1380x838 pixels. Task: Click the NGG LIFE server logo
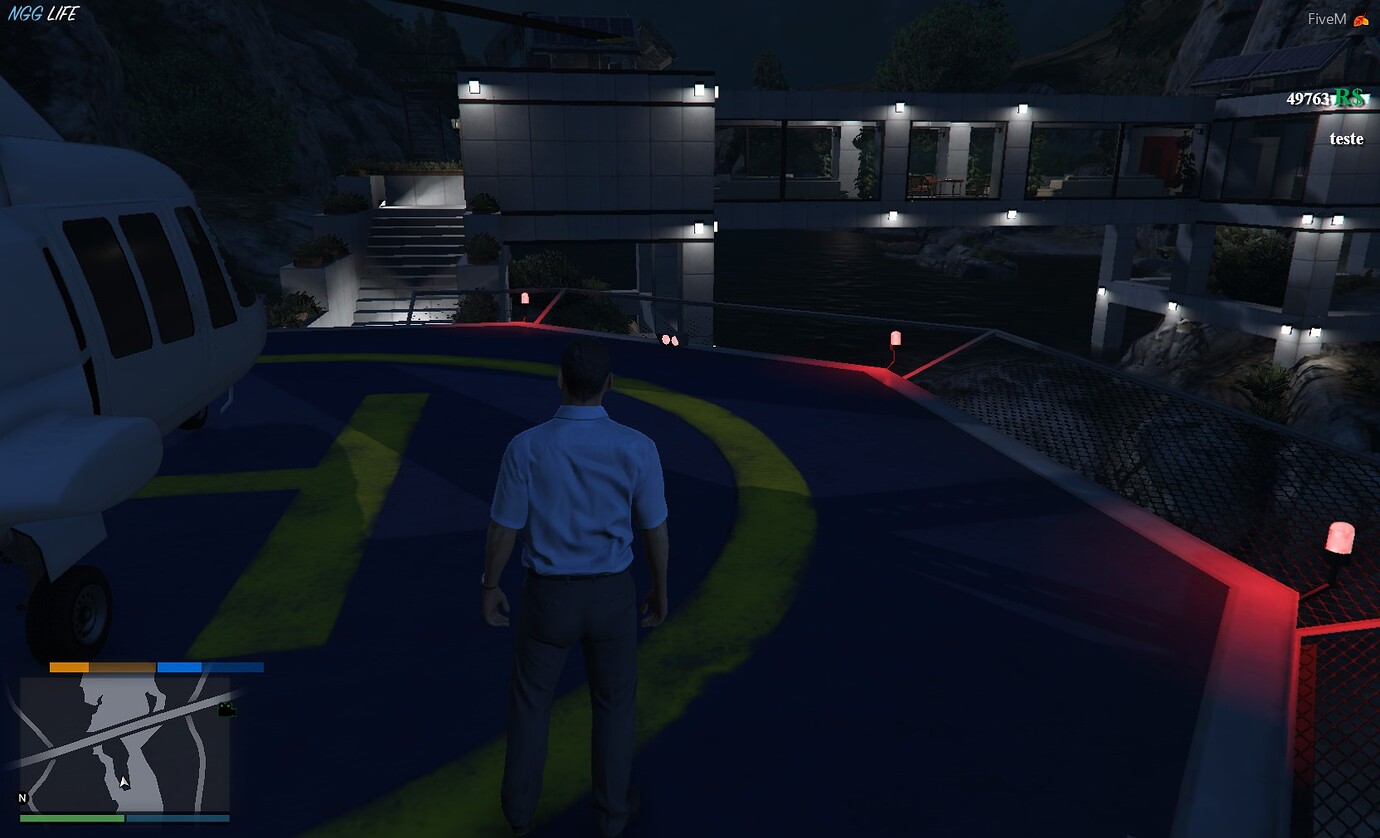[x=42, y=14]
